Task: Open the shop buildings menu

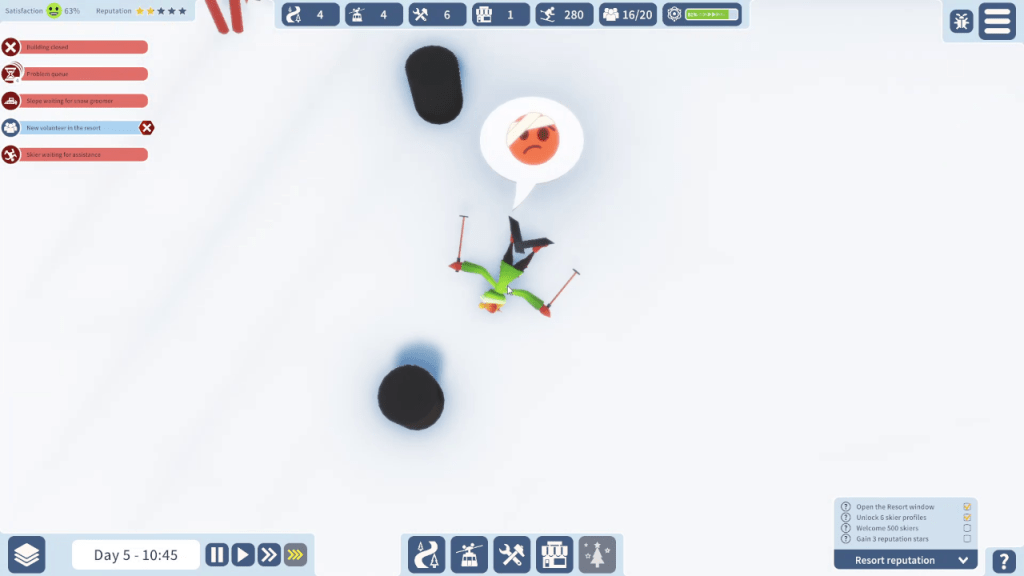Action: click(x=555, y=554)
